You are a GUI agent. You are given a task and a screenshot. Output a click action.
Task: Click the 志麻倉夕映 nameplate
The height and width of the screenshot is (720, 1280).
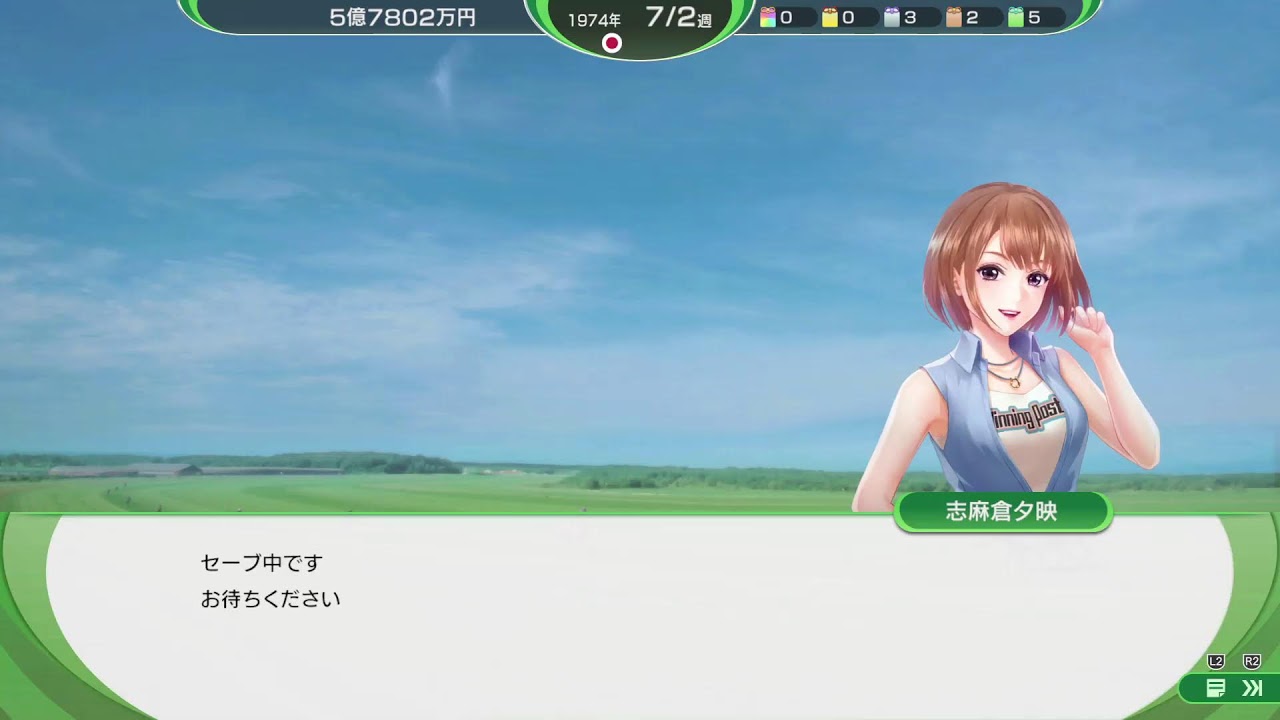(x=1005, y=510)
